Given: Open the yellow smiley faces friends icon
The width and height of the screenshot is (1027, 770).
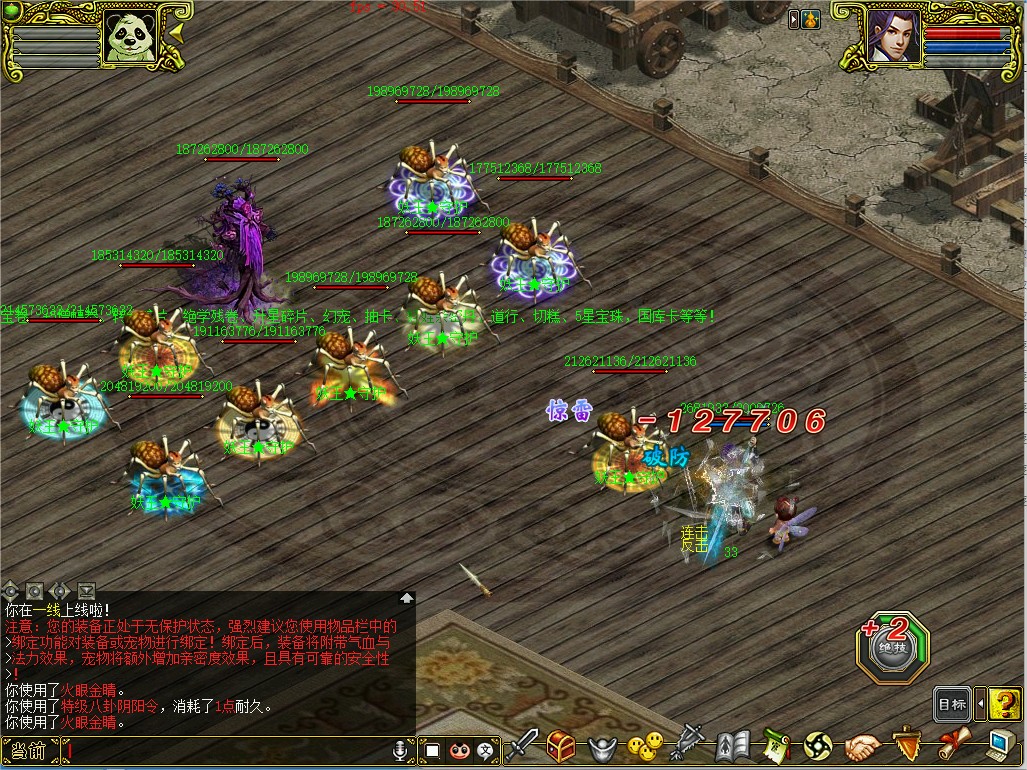Looking at the screenshot, I should [644, 746].
